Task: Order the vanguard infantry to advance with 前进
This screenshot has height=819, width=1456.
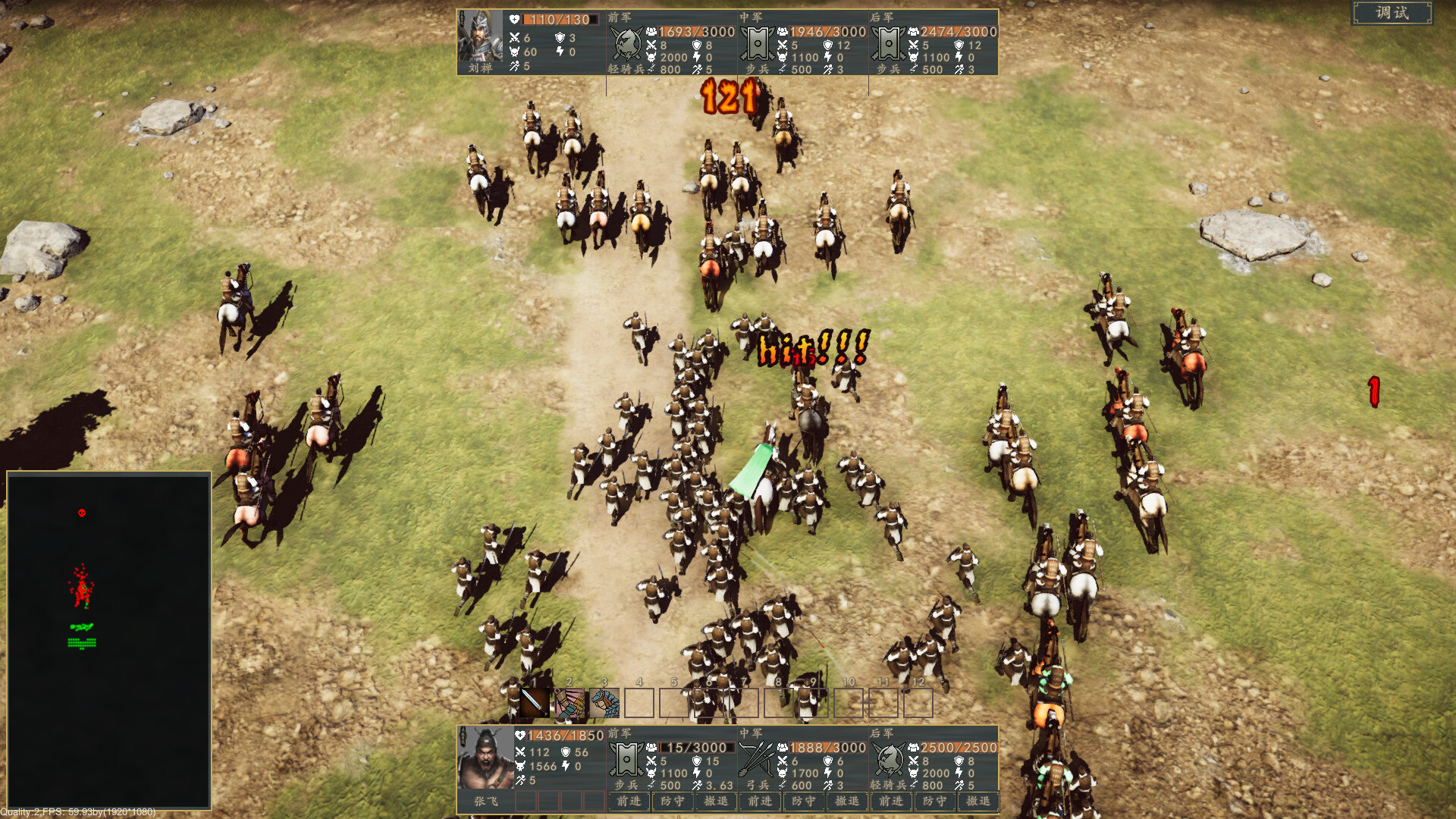Action: 629,802
